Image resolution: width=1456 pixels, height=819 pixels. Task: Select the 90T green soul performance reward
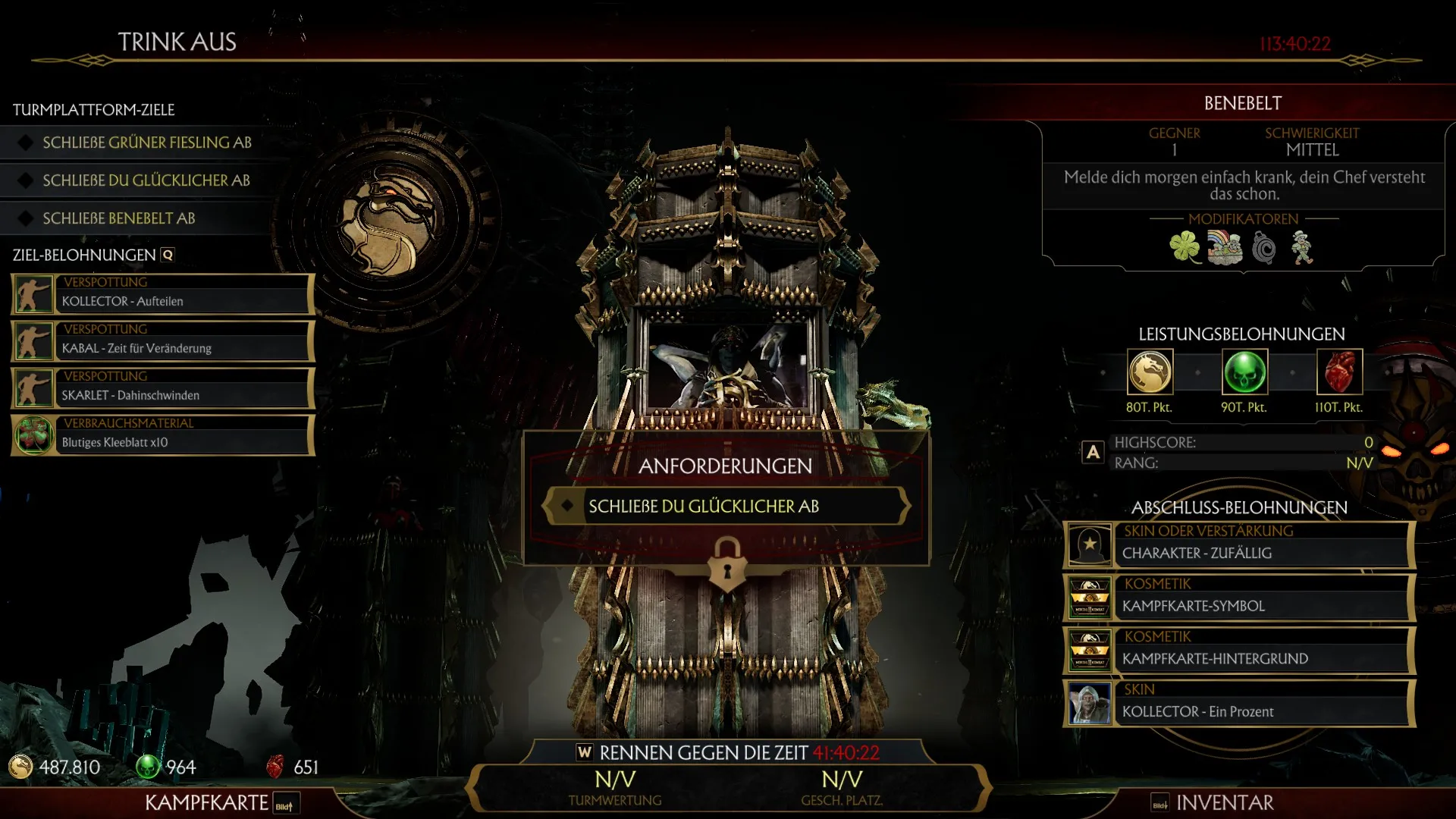coord(1244,372)
